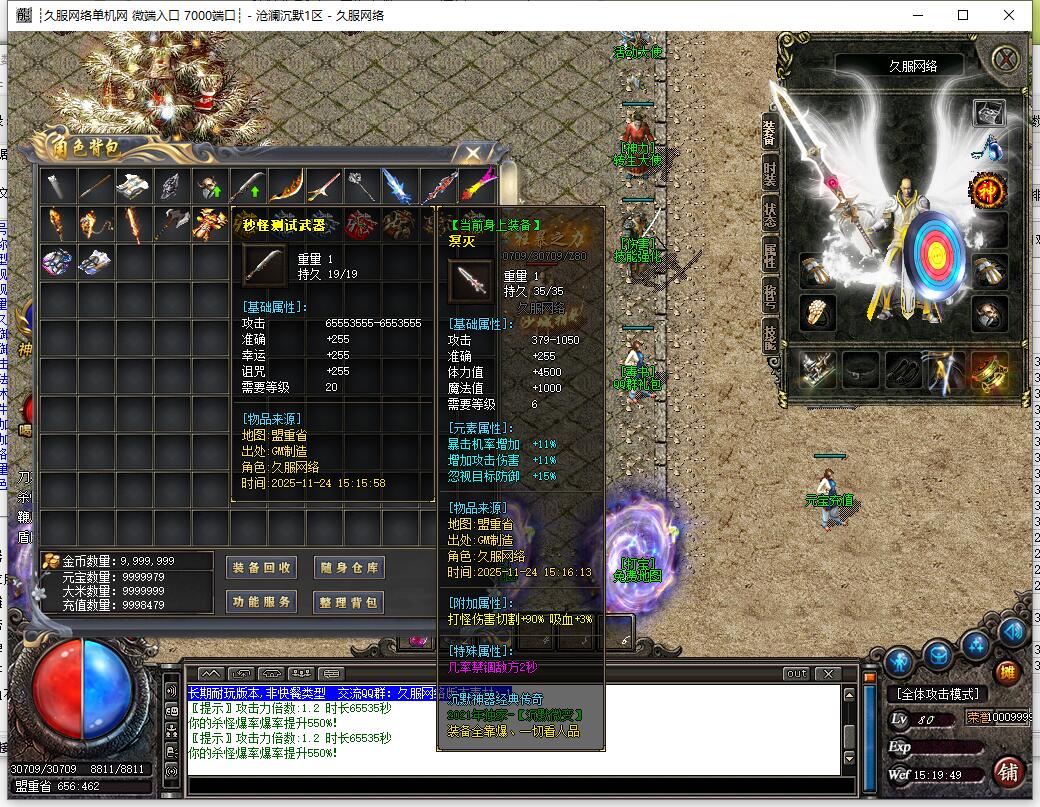Close the character backpack window
This screenshot has height=807, width=1040.
tap(472, 153)
